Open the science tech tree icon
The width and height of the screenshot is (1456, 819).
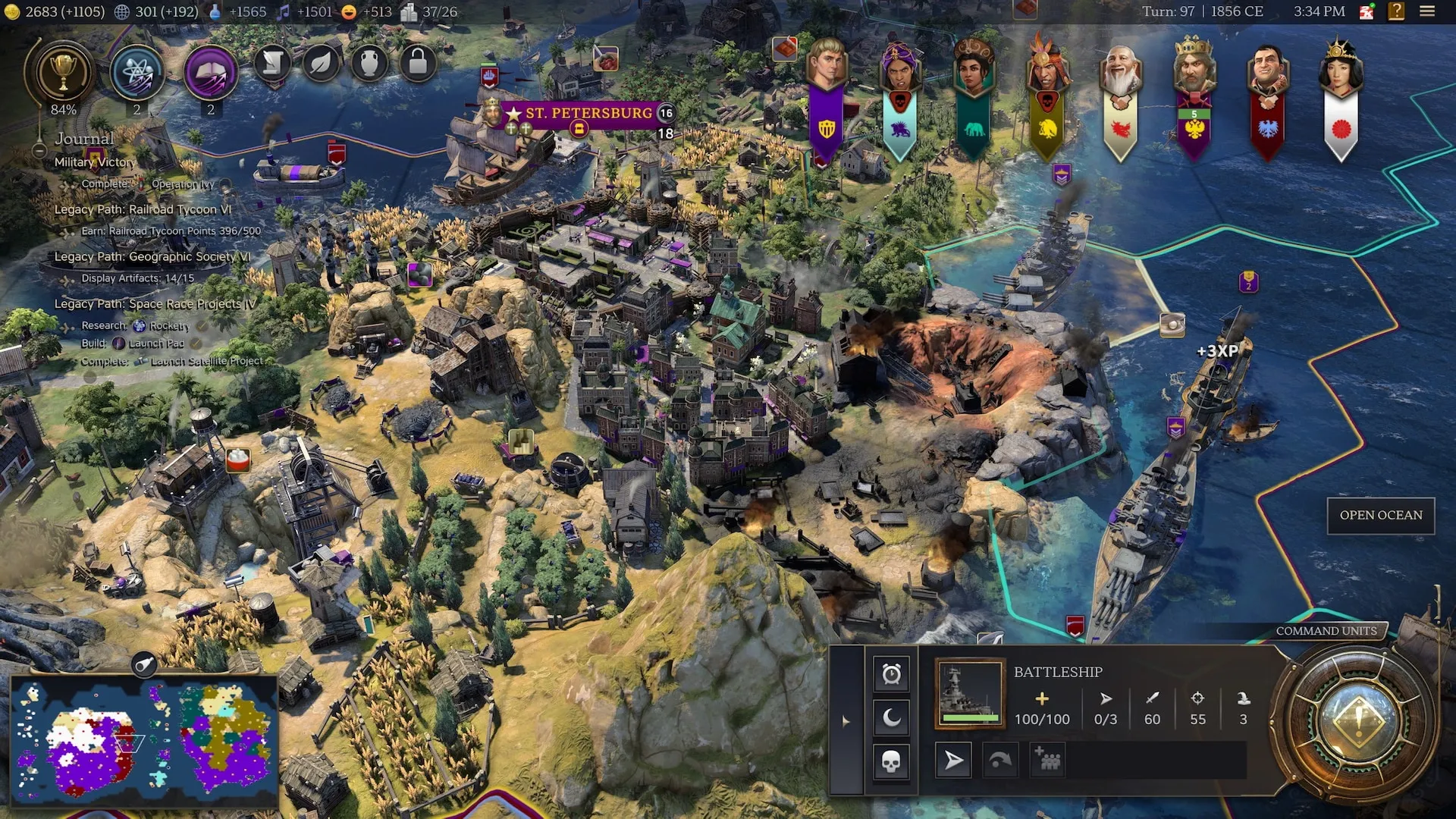(136, 74)
